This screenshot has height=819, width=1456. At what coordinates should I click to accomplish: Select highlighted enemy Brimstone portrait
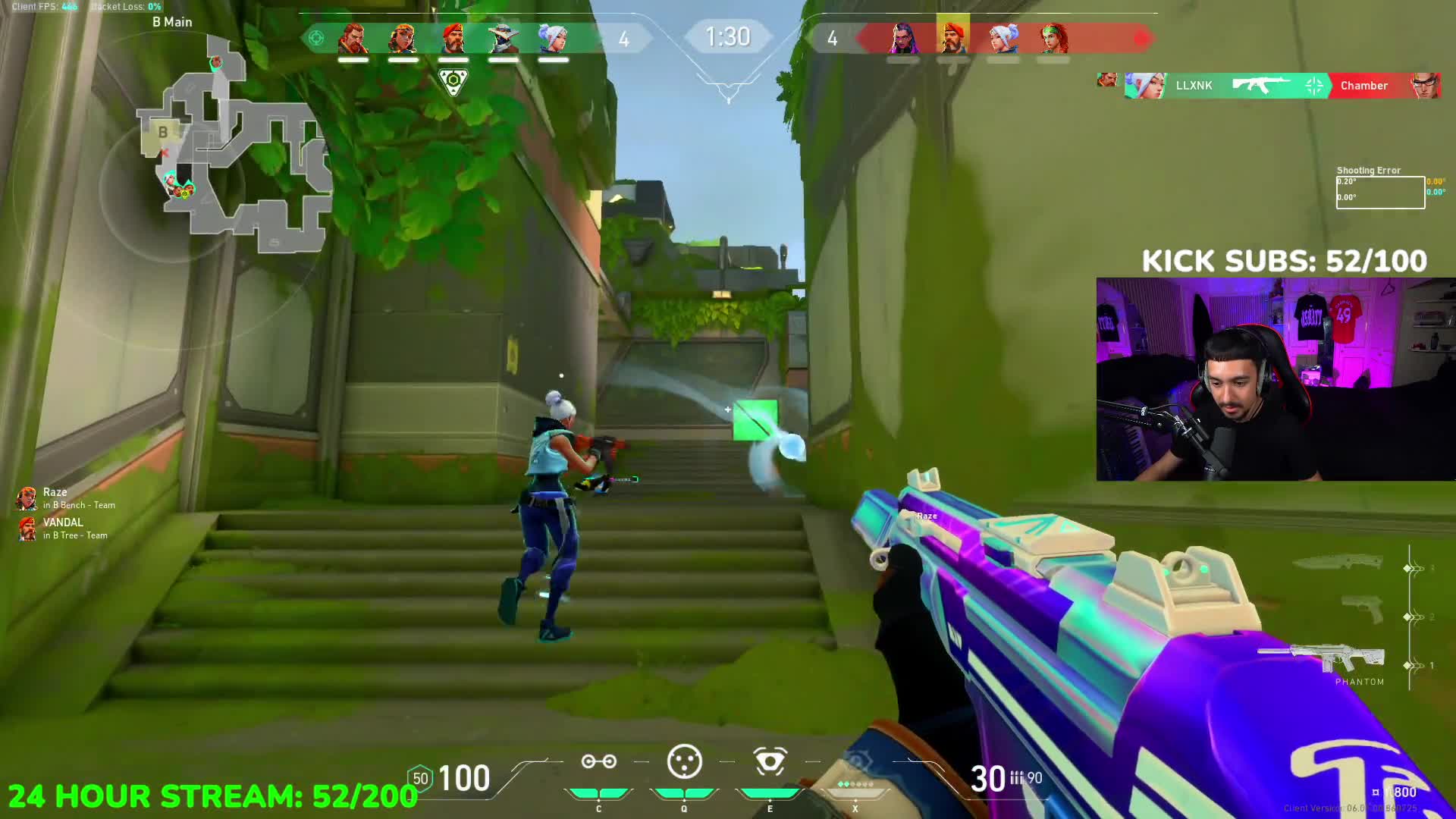(x=952, y=36)
